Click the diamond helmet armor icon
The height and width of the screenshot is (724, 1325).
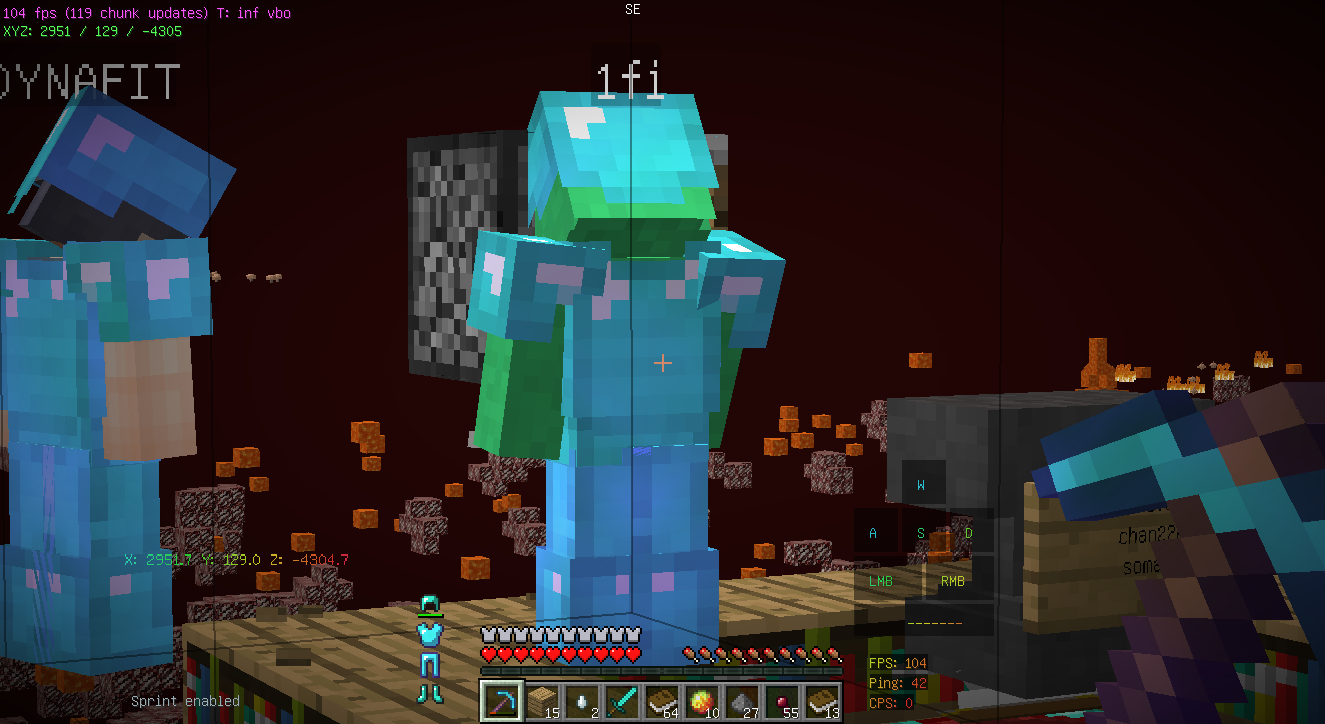pyautogui.click(x=430, y=605)
